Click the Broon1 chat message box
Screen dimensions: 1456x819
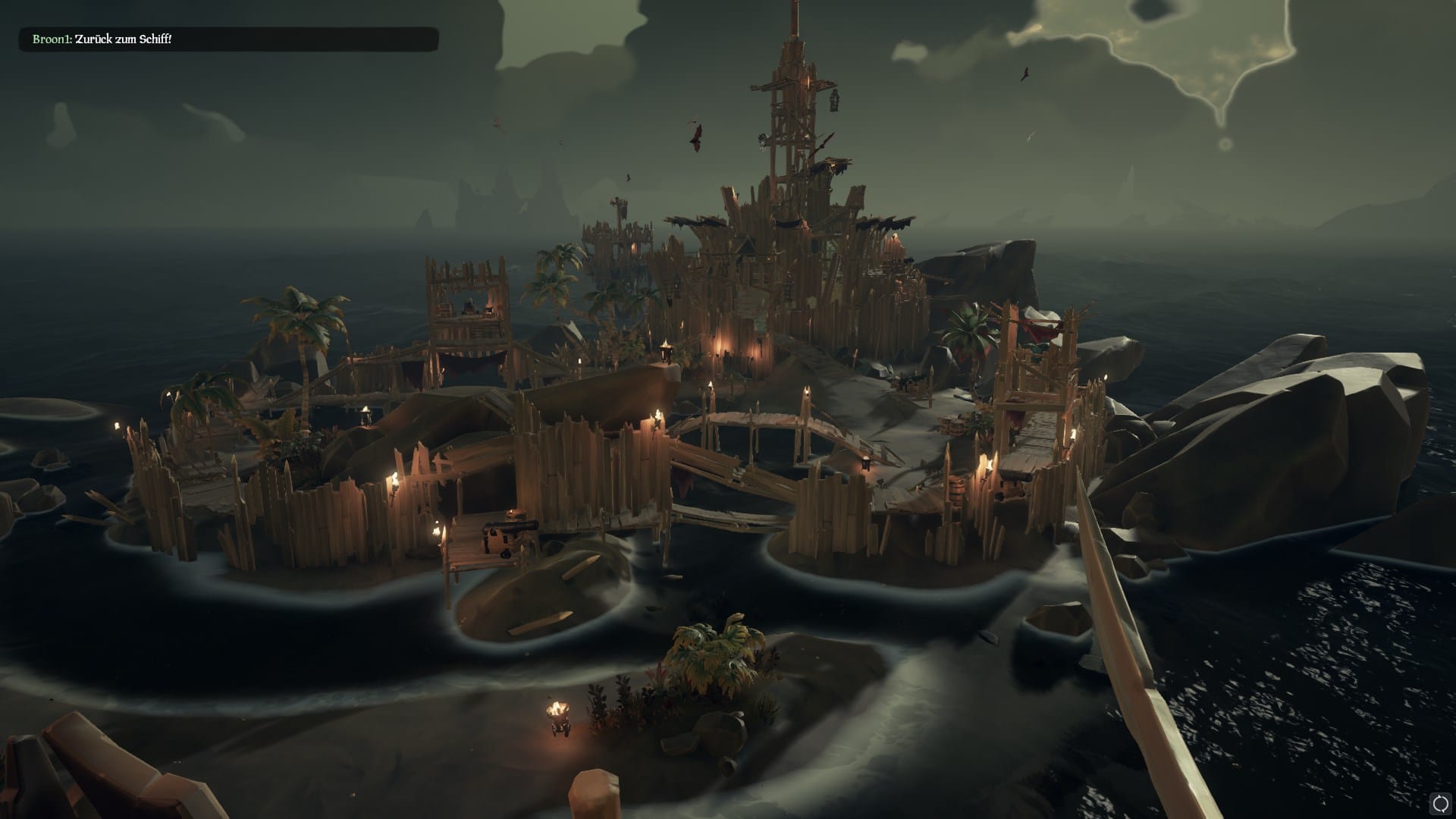click(x=228, y=39)
